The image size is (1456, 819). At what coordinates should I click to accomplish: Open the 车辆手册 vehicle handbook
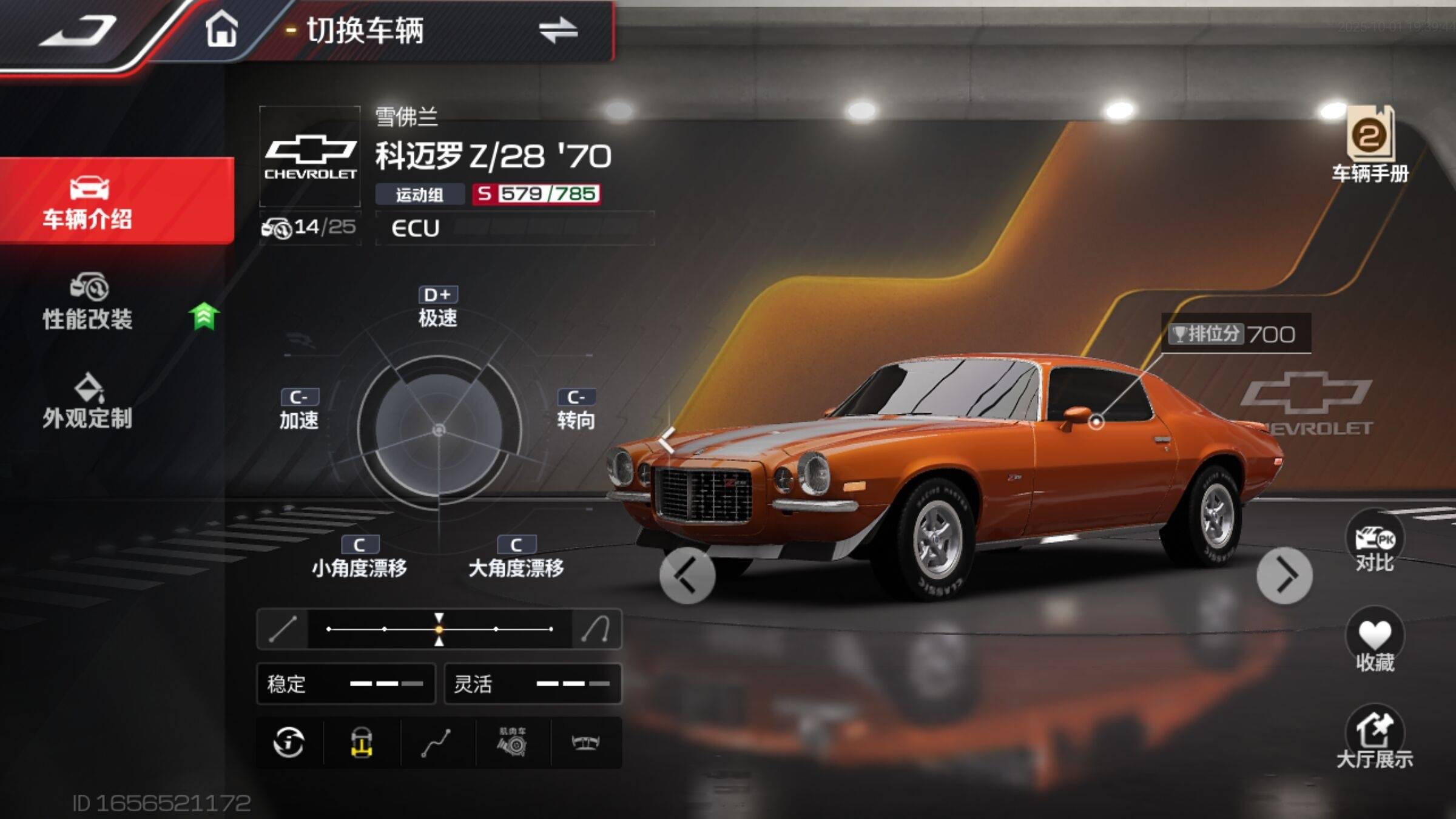tap(1370, 146)
